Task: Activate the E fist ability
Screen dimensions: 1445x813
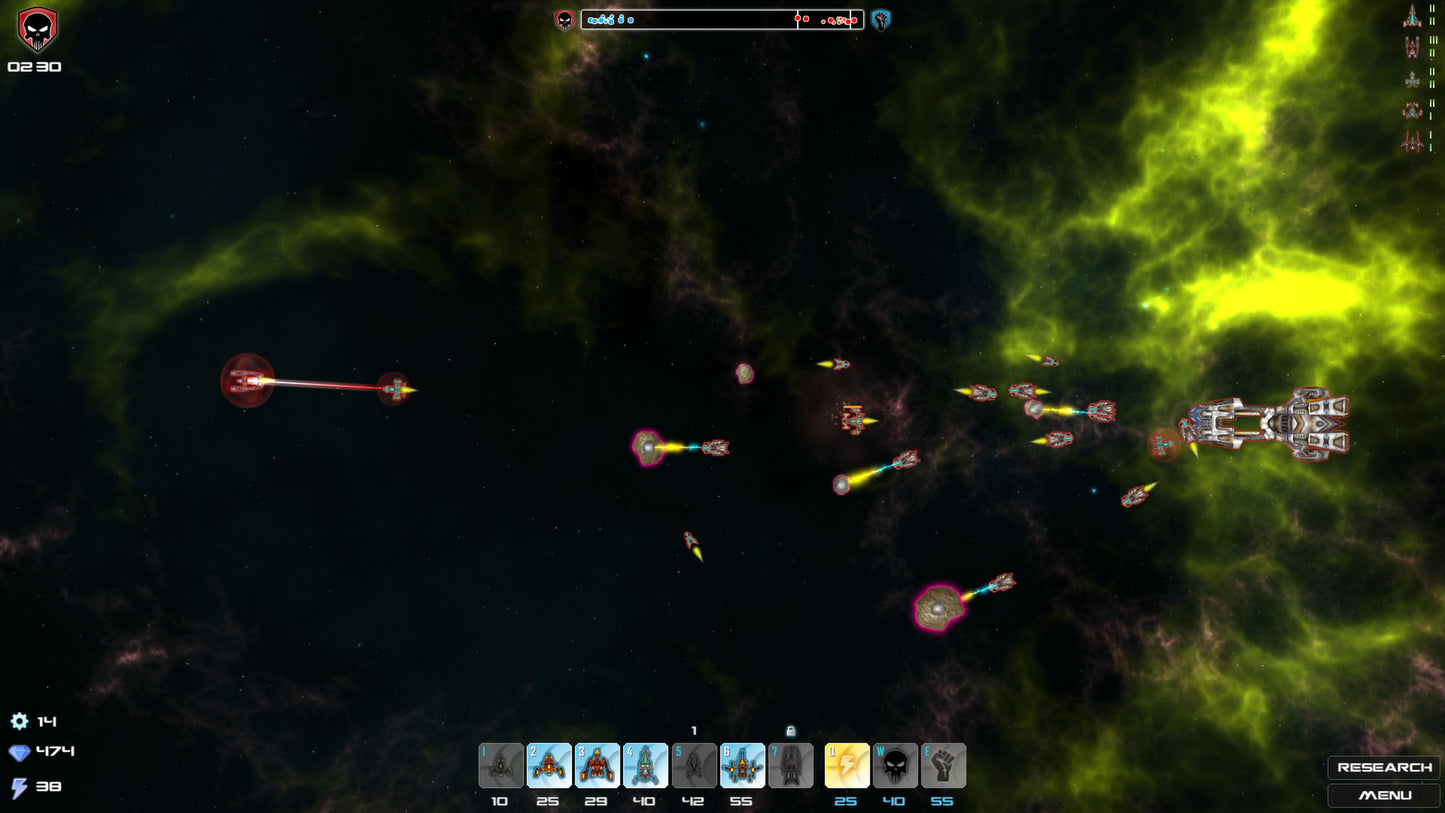Action: [x=942, y=765]
